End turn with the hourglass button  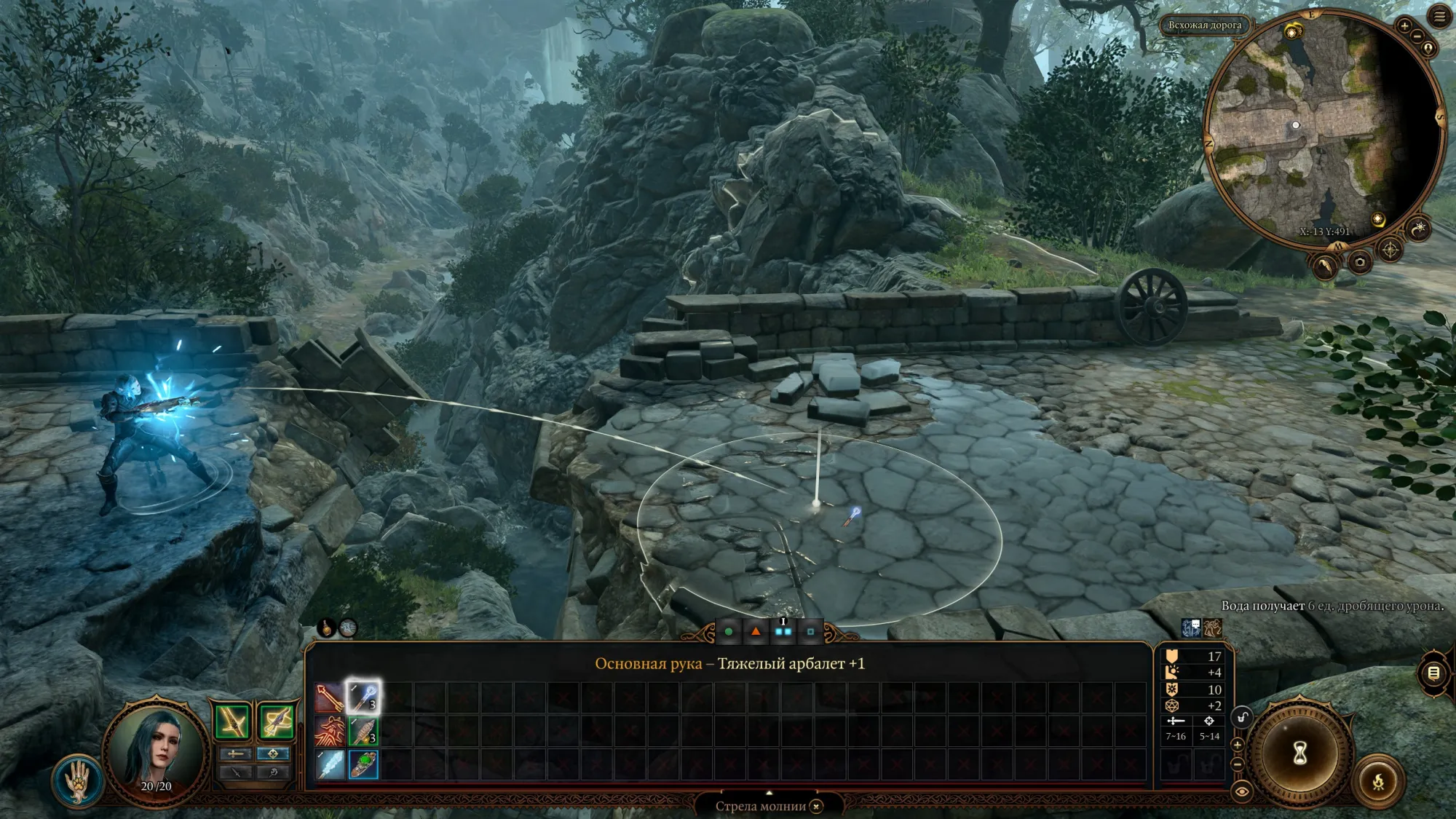tap(1299, 753)
